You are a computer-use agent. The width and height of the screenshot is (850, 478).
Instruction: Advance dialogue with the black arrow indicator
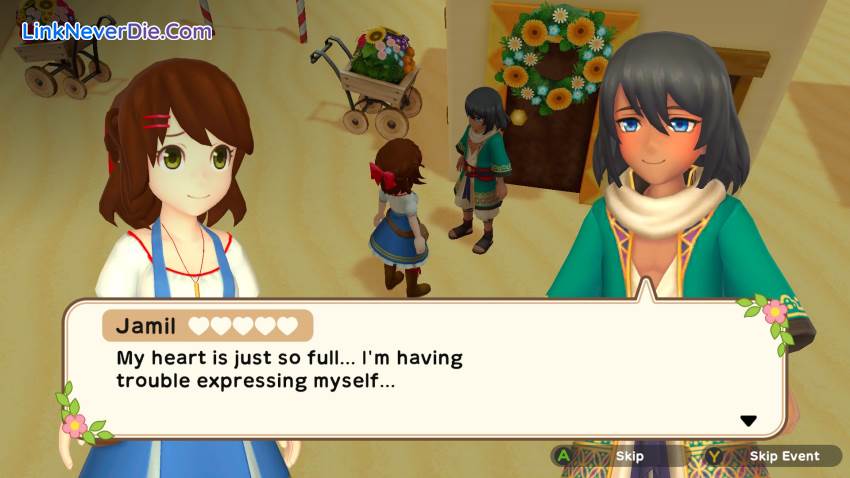click(x=748, y=421)
